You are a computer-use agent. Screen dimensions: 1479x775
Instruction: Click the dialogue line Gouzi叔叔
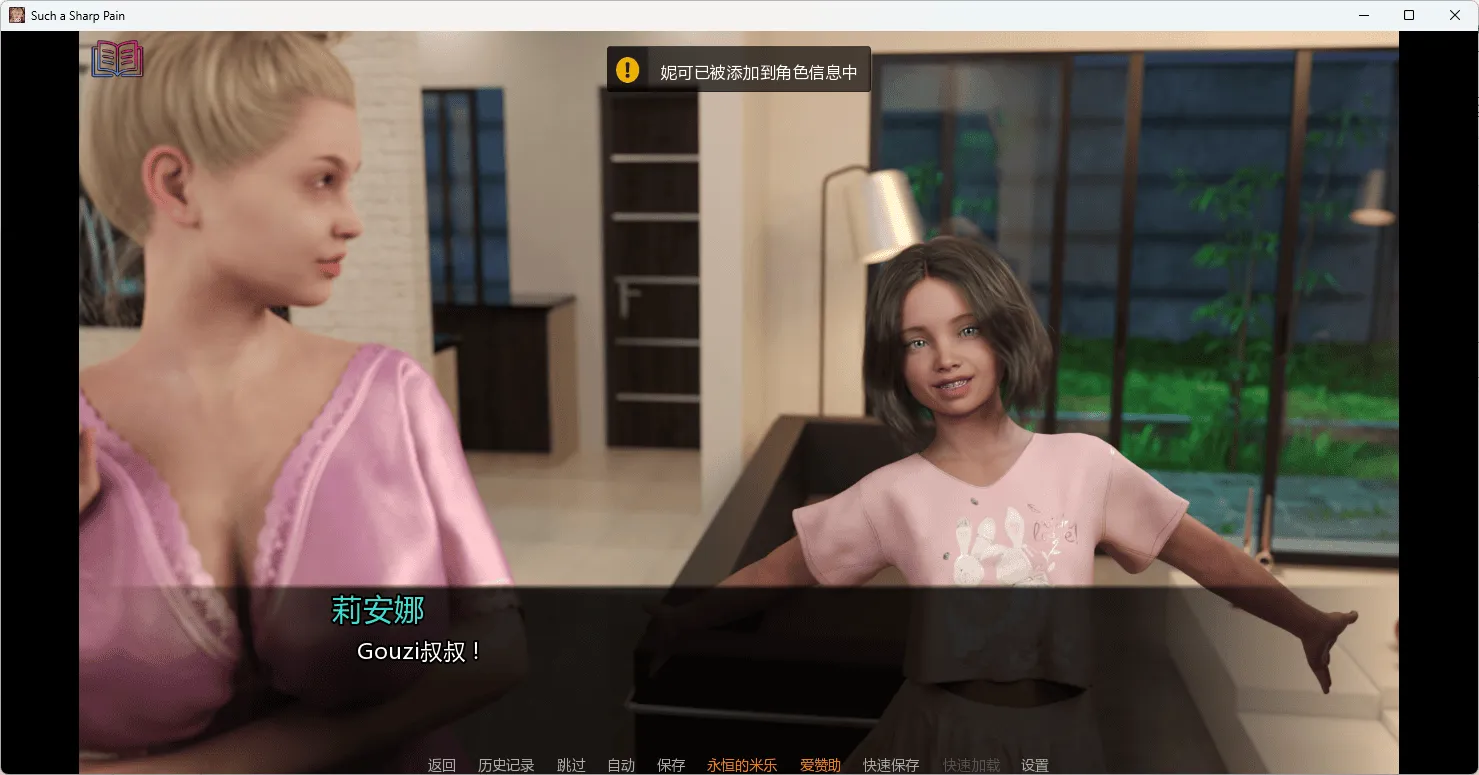tap(420, 650)
